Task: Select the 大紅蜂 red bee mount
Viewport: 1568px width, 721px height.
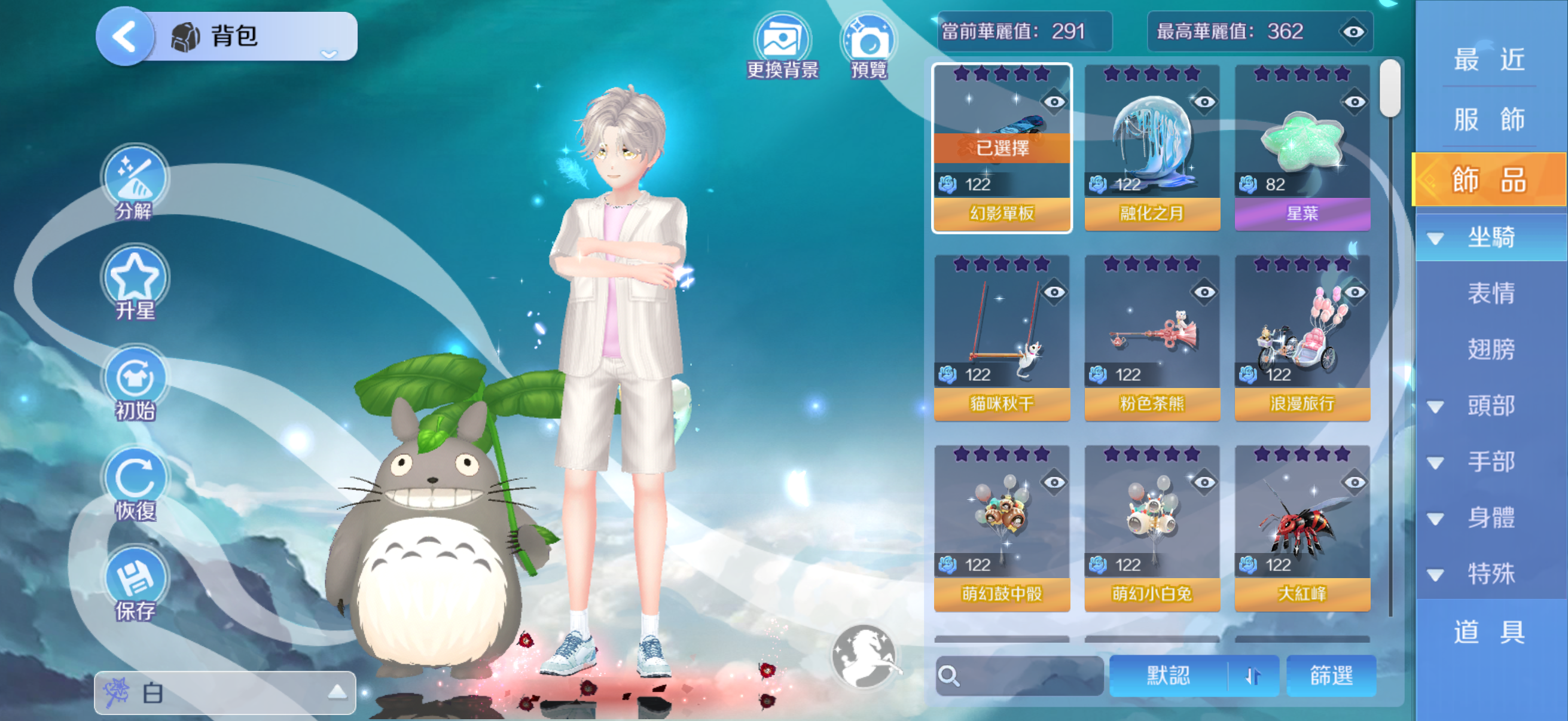Action: [x=1302, y=528]
